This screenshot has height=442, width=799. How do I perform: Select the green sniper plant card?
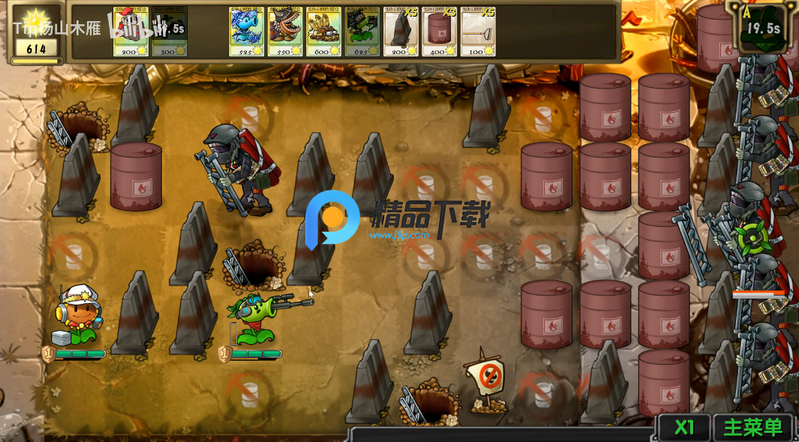[362, 31]
